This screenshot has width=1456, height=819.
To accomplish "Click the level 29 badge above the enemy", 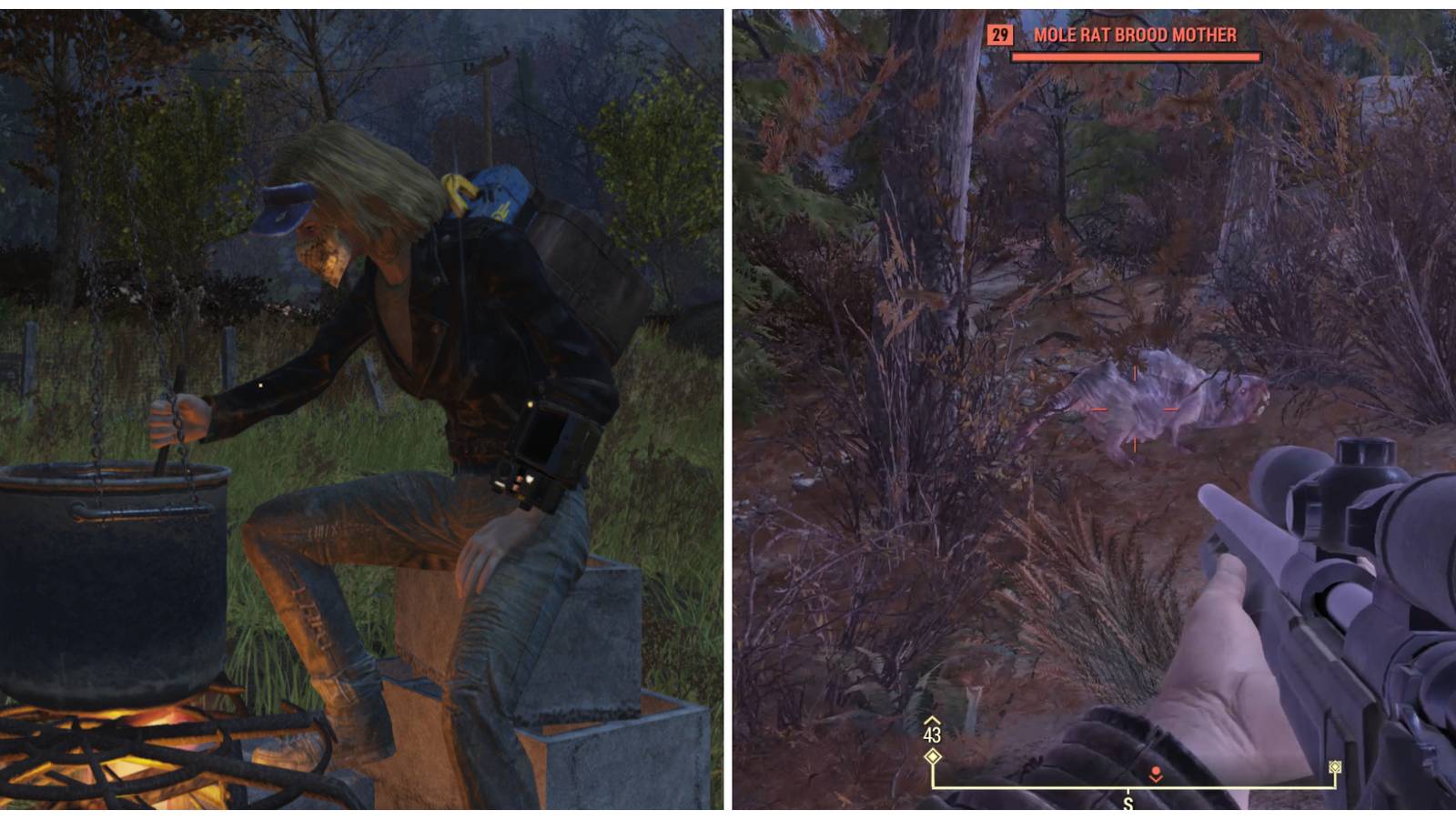I will (998, 35).
